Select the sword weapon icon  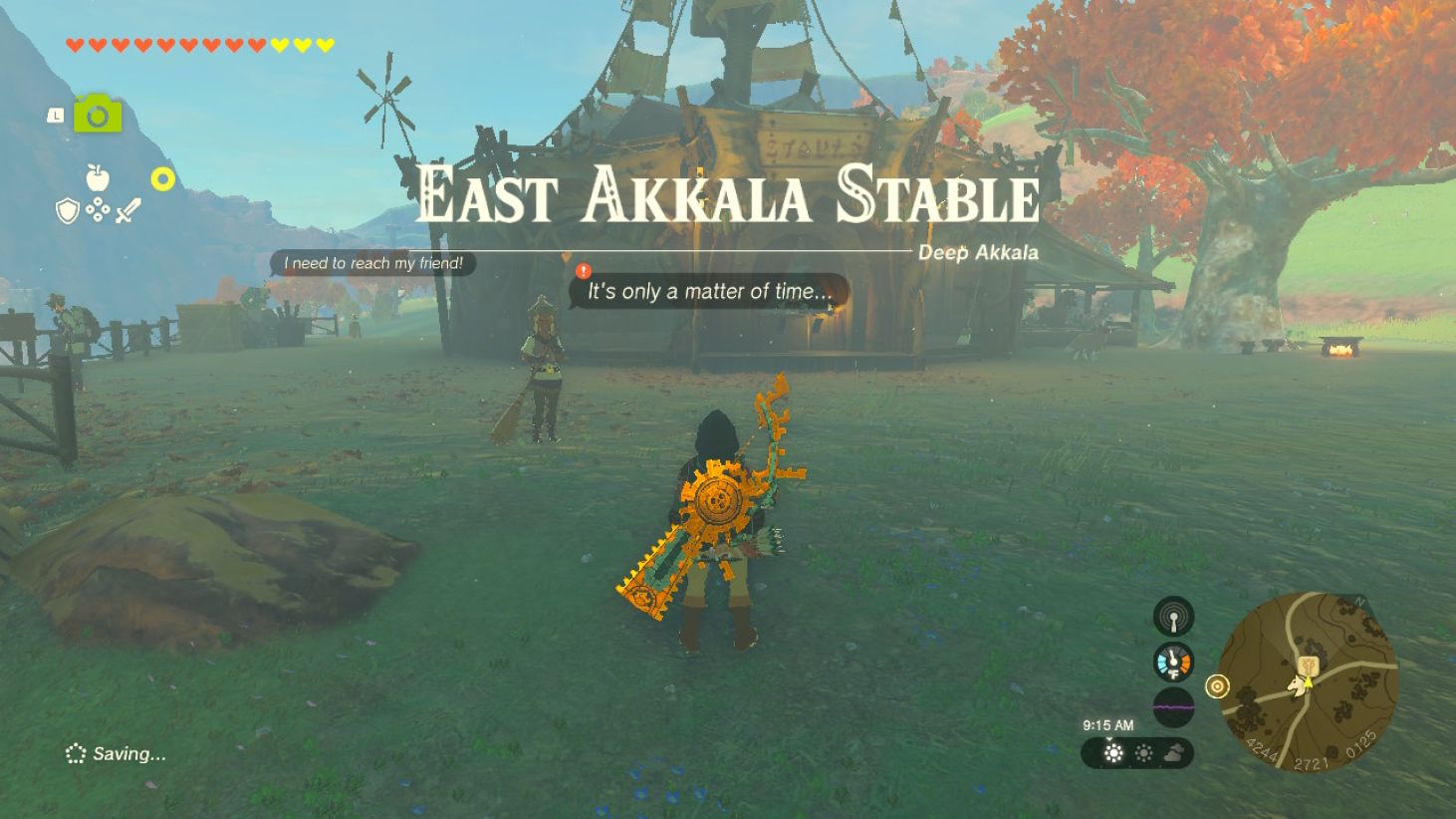[x=128, y=209]
